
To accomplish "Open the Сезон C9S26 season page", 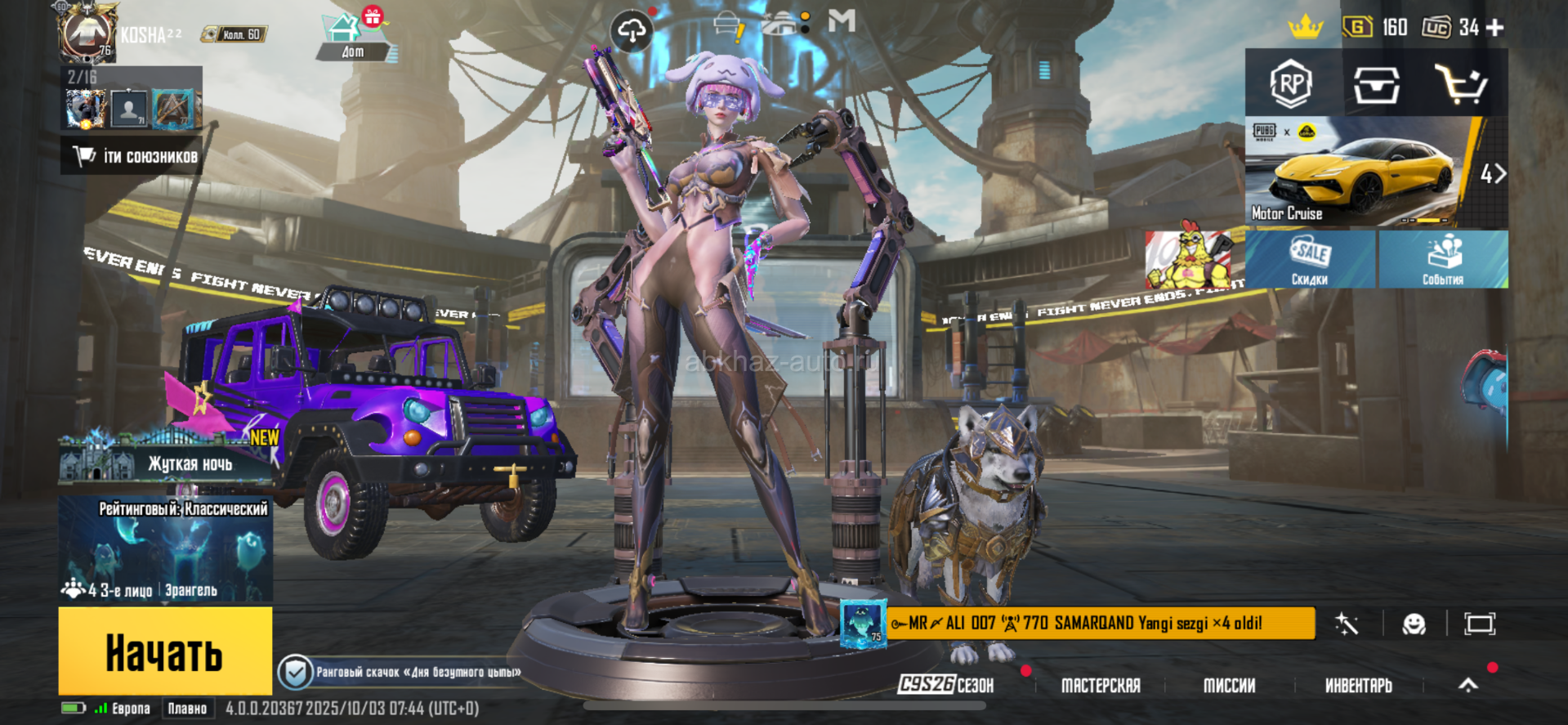I will coord(946,685).
